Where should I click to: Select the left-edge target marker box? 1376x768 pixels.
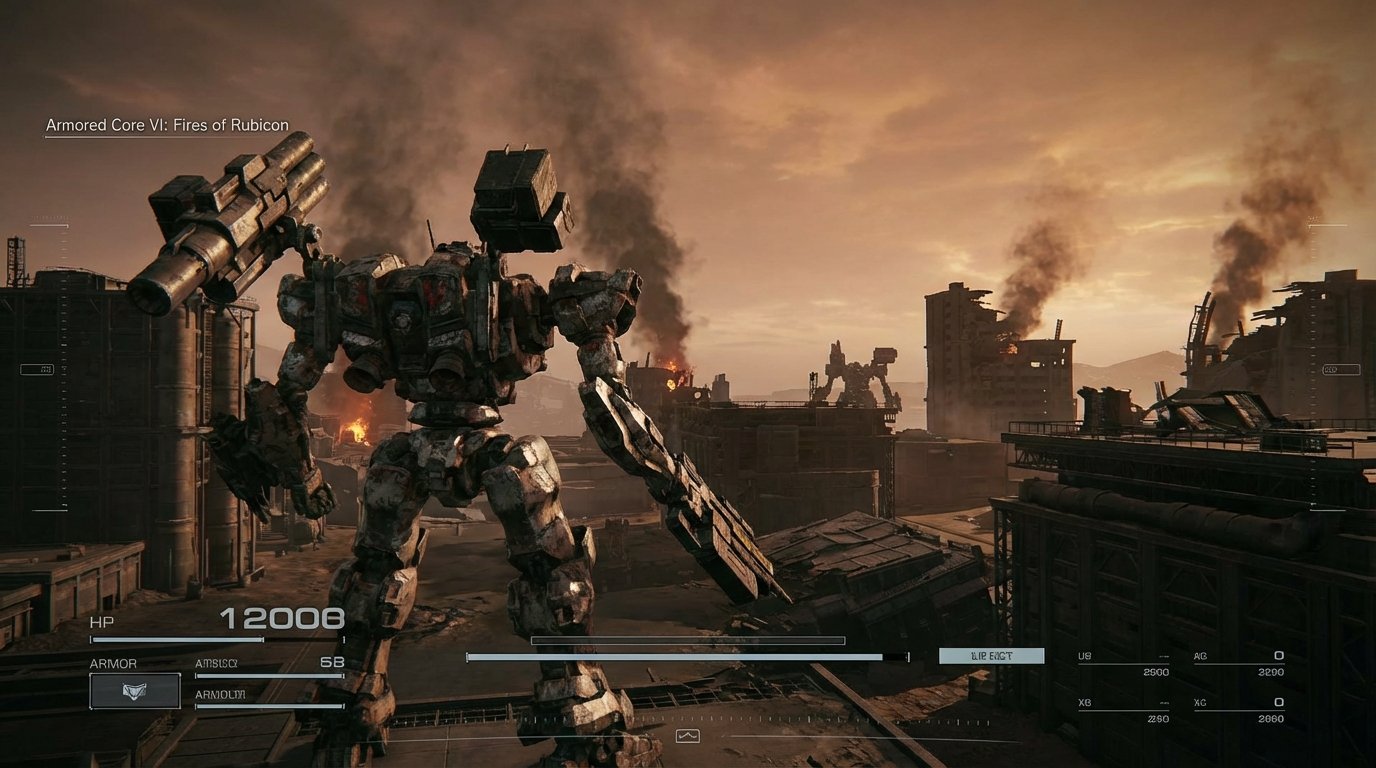pyautogui.click(x=38, y=368)
